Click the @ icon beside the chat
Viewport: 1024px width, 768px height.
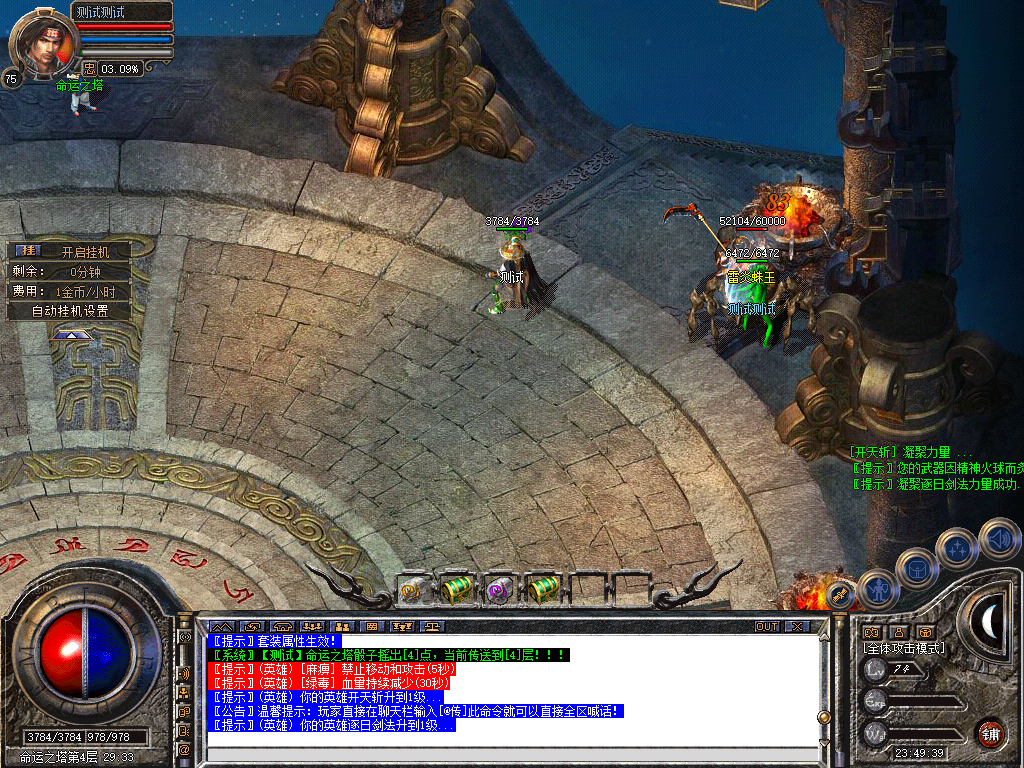[x=184, y=749]
